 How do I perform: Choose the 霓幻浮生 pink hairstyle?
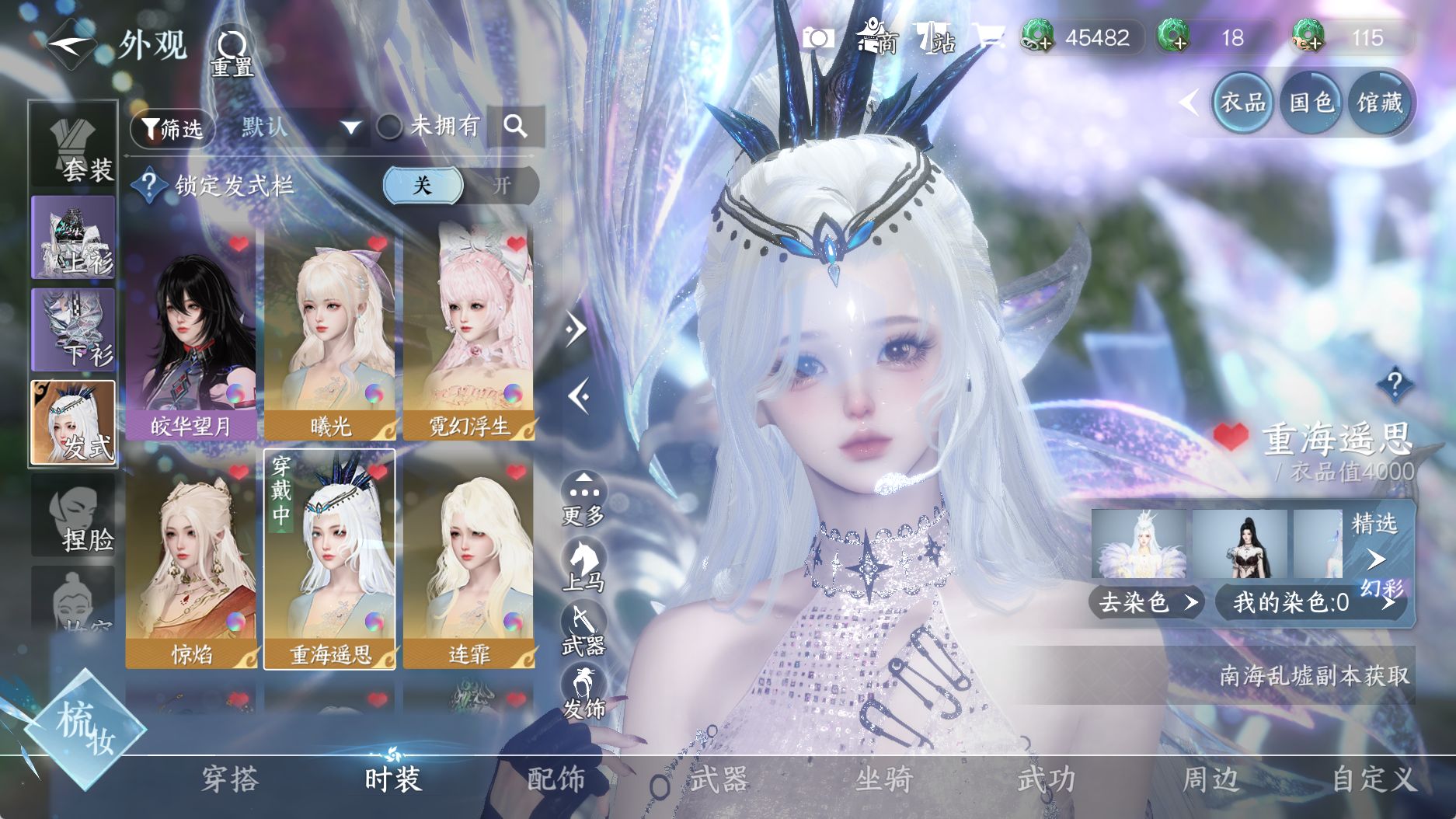coord(468,334)
